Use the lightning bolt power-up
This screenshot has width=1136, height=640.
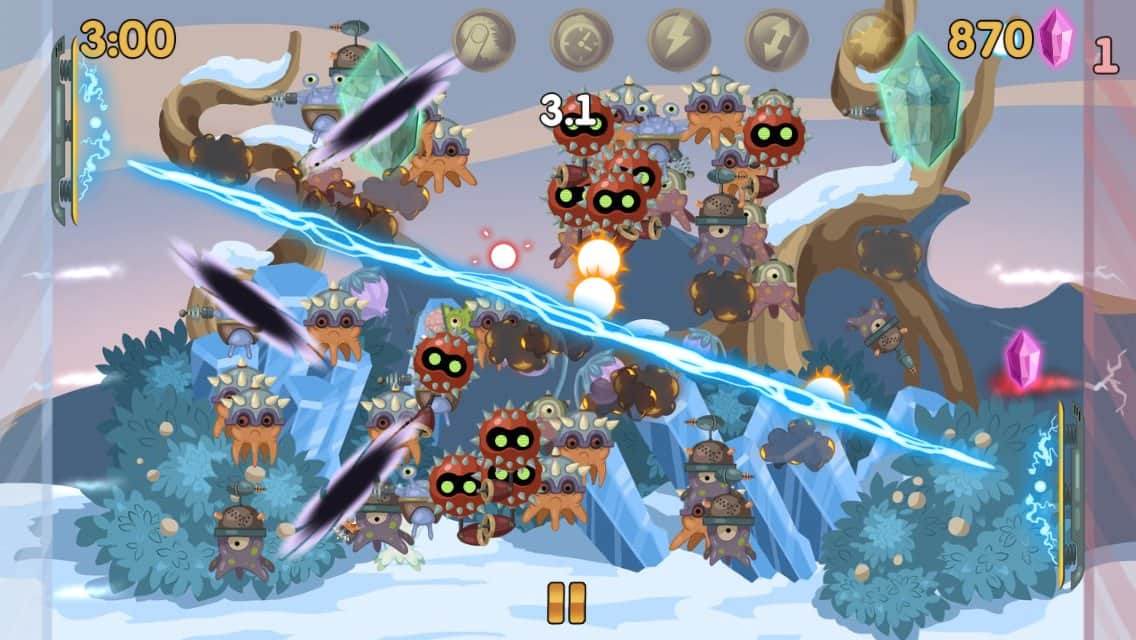point(678,40)
